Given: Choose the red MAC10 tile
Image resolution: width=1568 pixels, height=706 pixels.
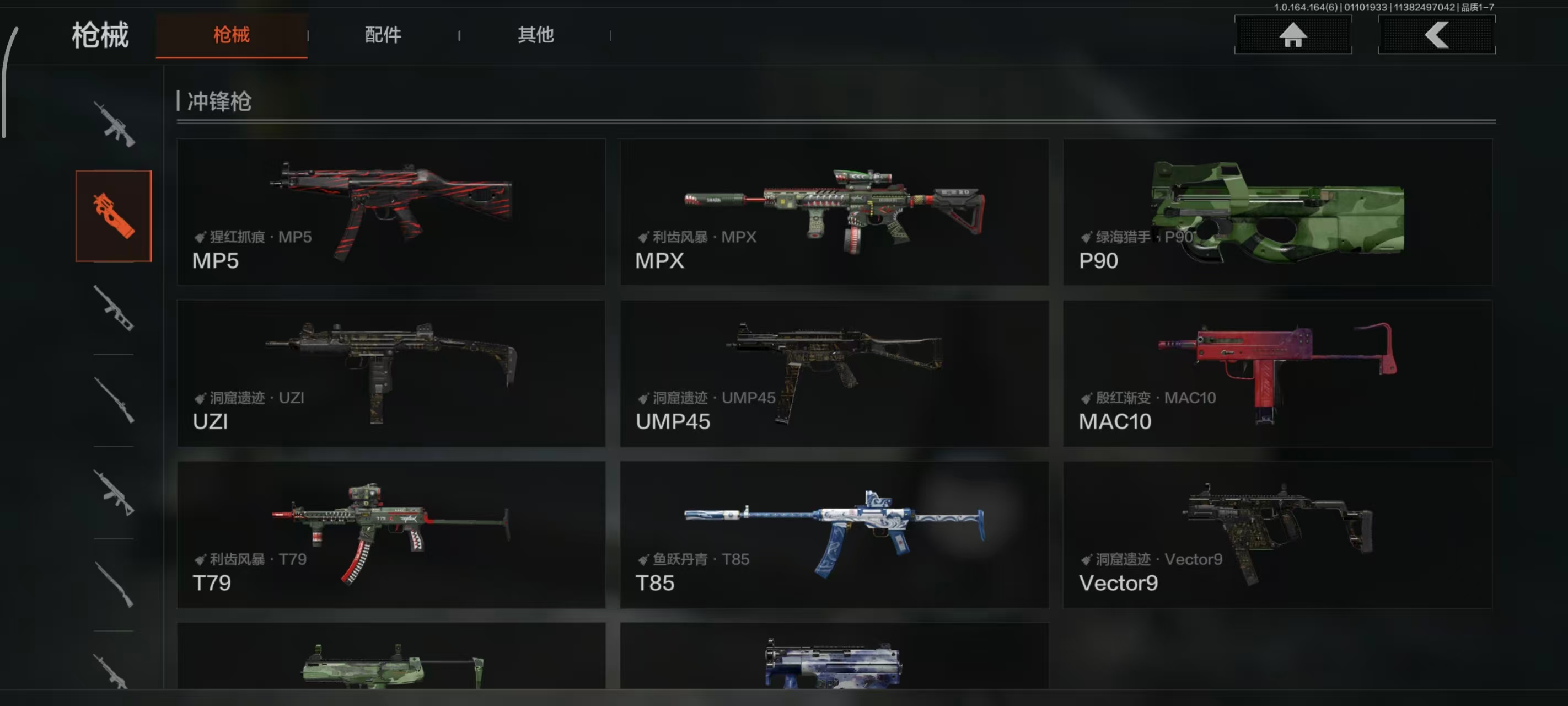Looking at the screenshot, I should pos(1277,373).
